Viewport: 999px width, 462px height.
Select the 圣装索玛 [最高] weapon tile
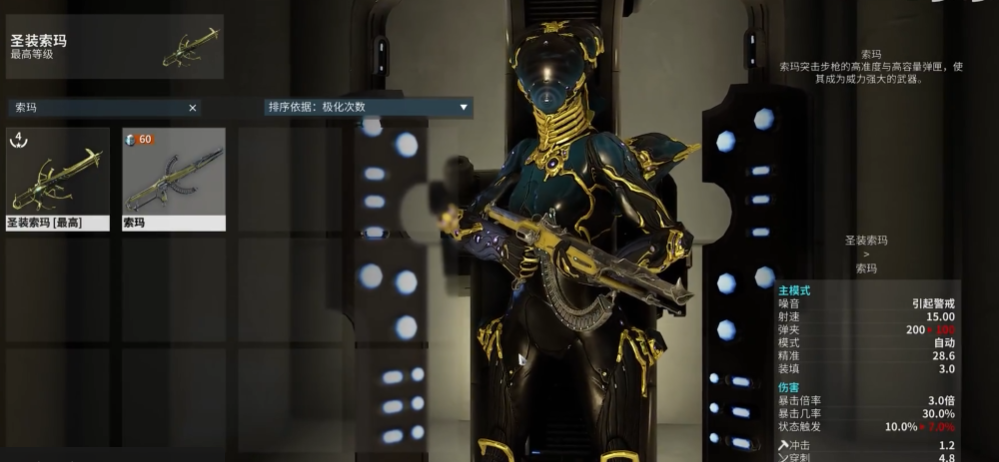point(58,179)
